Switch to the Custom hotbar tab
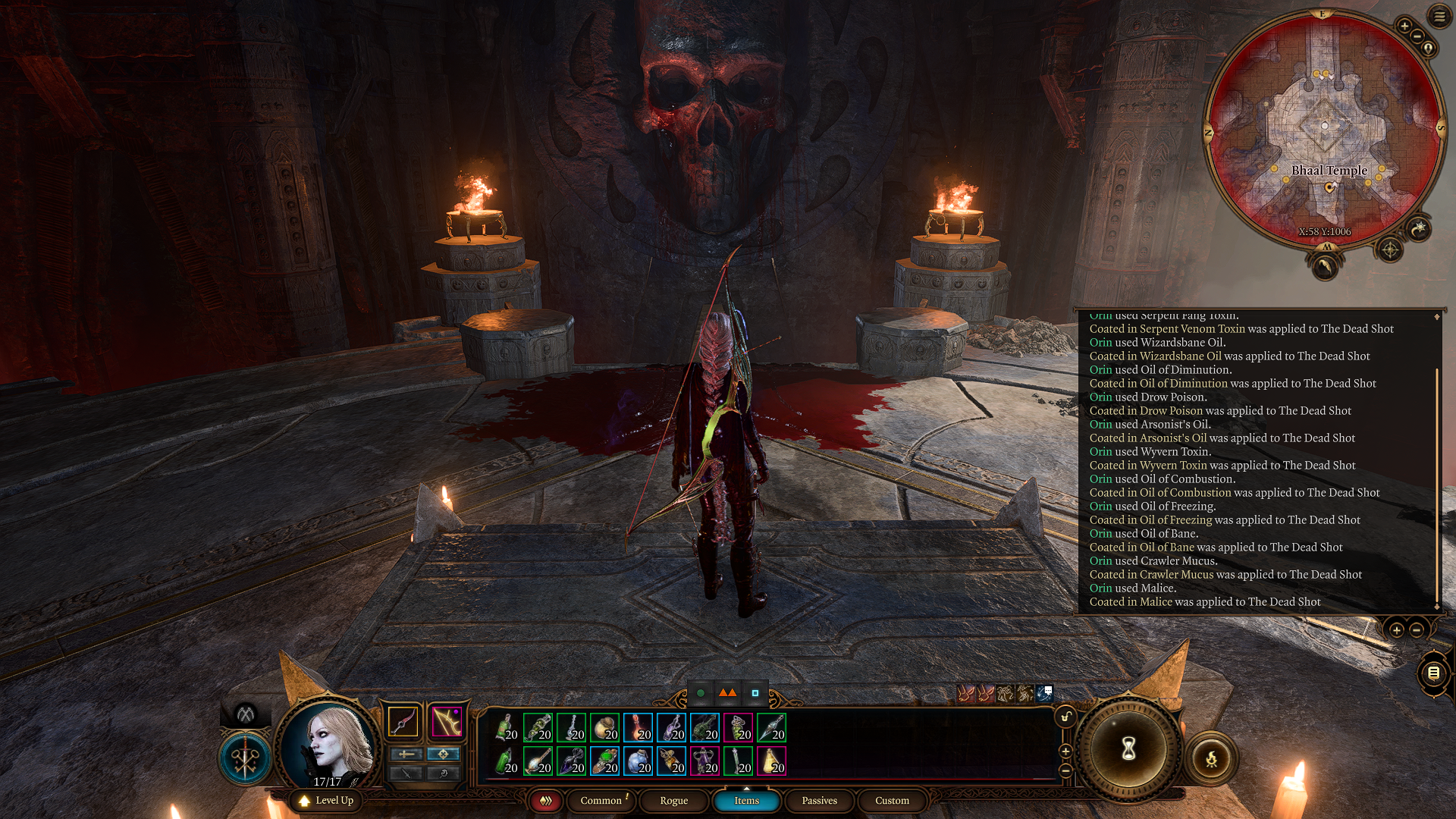This screenshot has width=1456, height=819. (x=892, y=801)
